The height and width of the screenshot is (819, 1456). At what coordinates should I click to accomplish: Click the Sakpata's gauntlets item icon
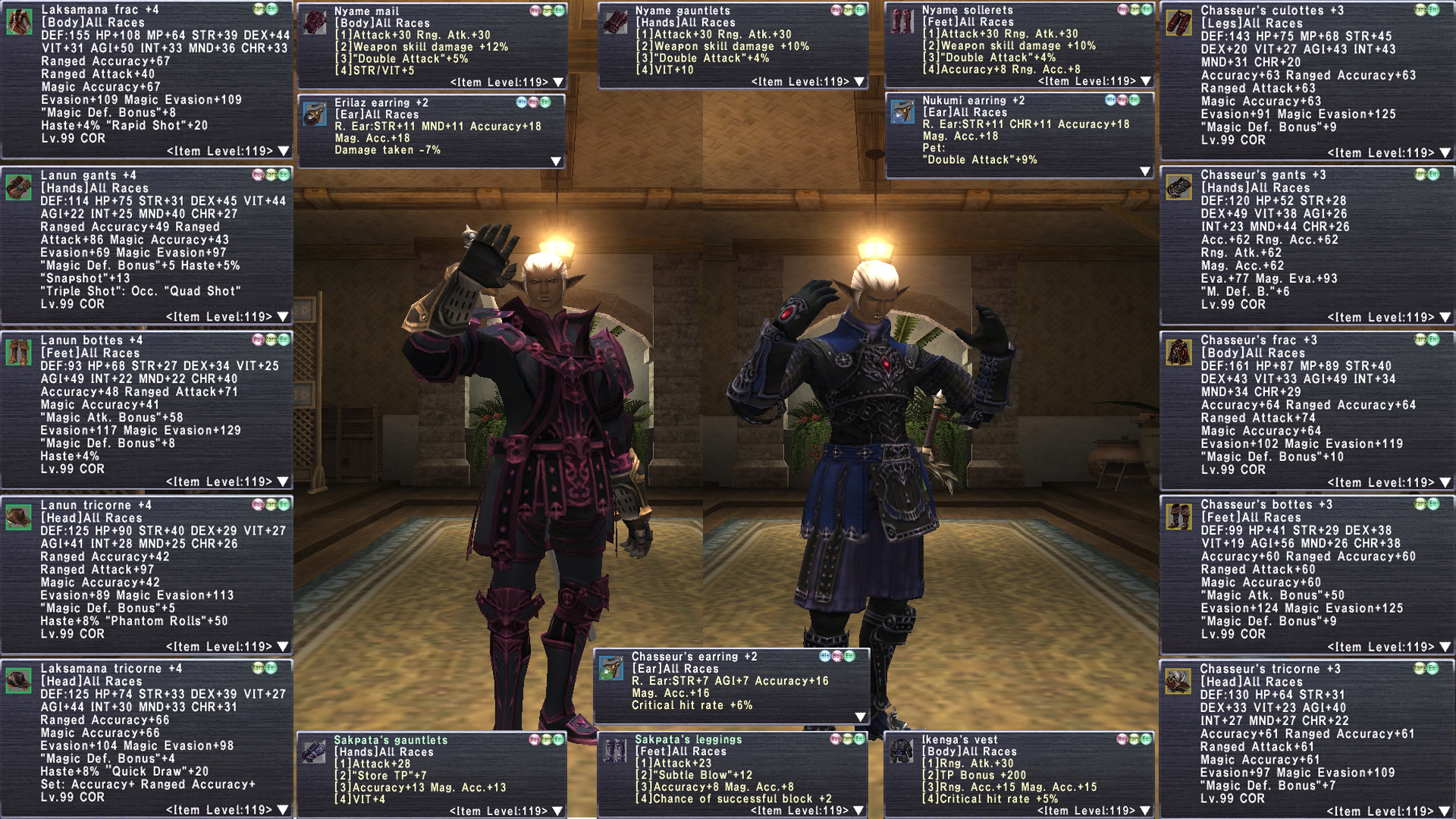pos(314,752)
